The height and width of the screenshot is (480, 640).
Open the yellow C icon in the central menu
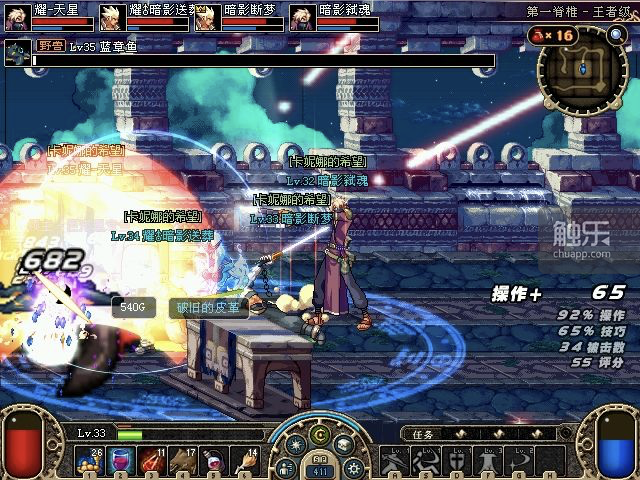320,434
